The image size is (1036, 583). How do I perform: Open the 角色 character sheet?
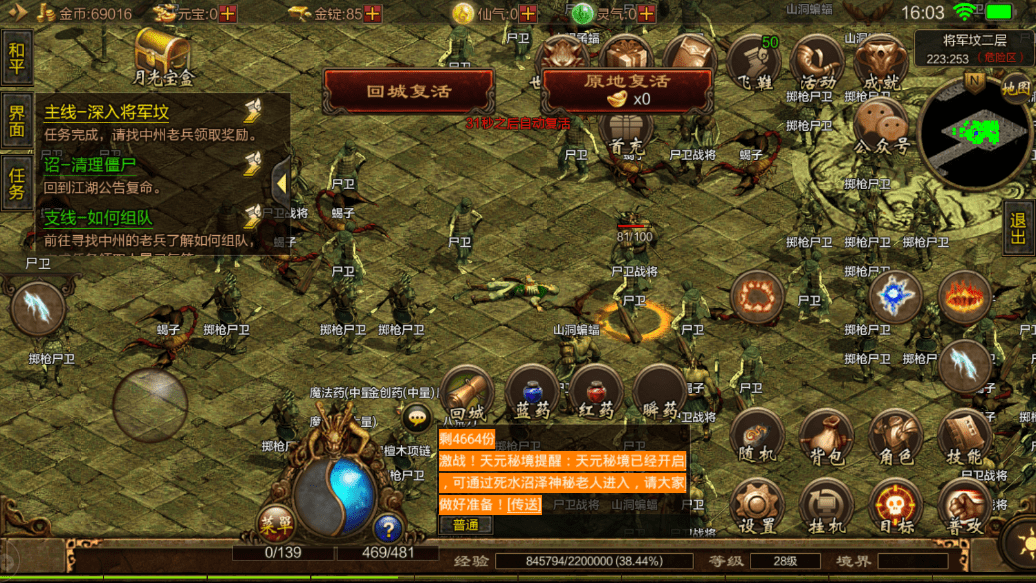(895, 437)
